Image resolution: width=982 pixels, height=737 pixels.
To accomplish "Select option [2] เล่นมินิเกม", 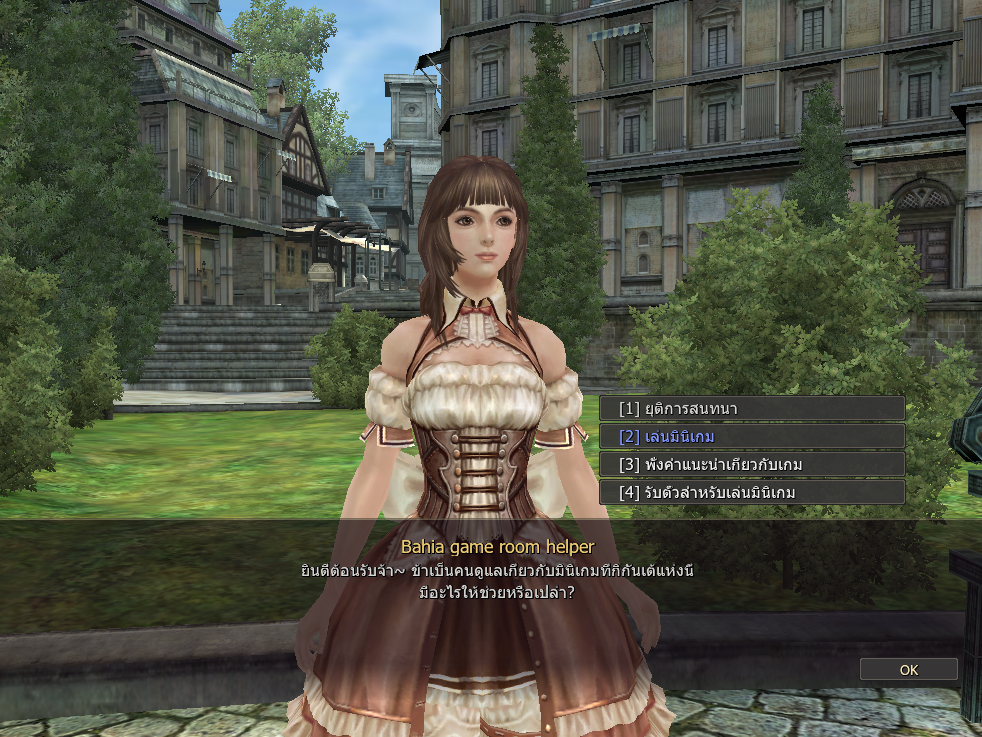I will pyautogui.click(x=751, y=436).
